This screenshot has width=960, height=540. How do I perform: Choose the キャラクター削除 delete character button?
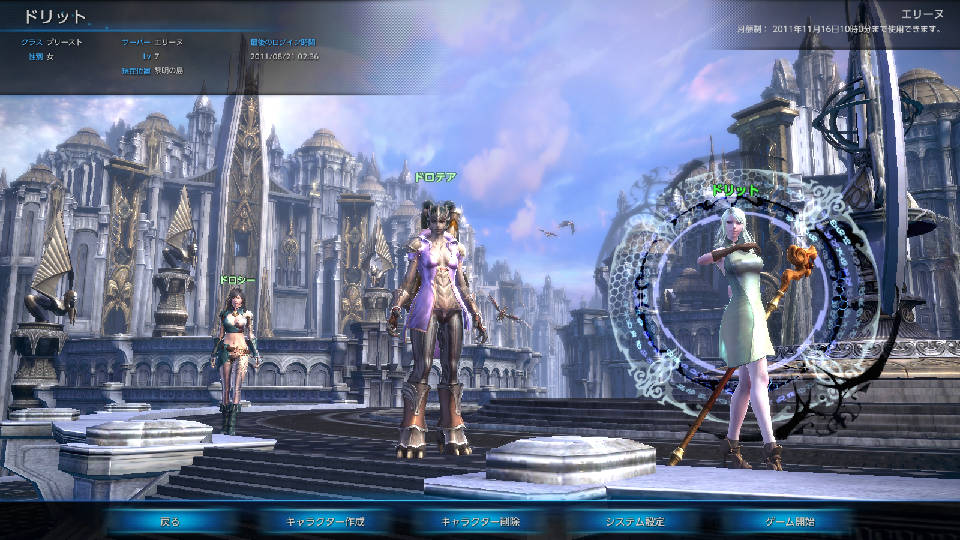click(x=480, y=521)
